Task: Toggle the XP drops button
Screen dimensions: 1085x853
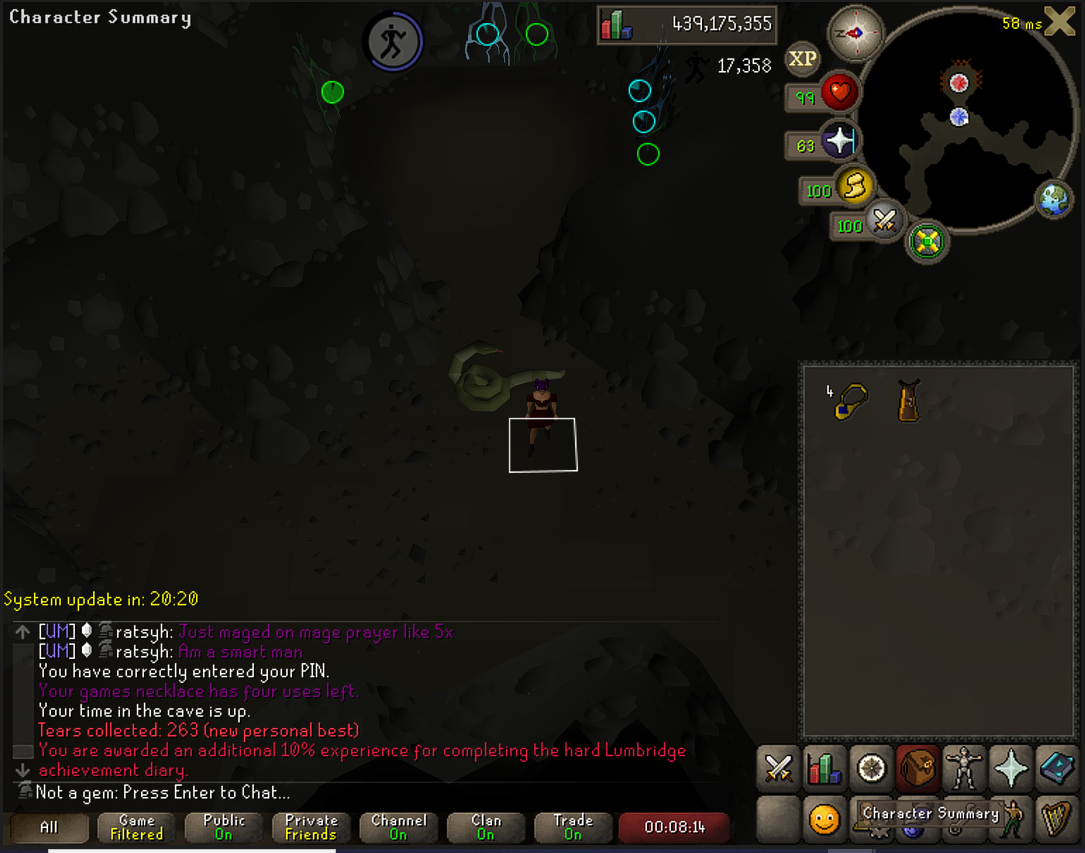Action: (803, 59)
